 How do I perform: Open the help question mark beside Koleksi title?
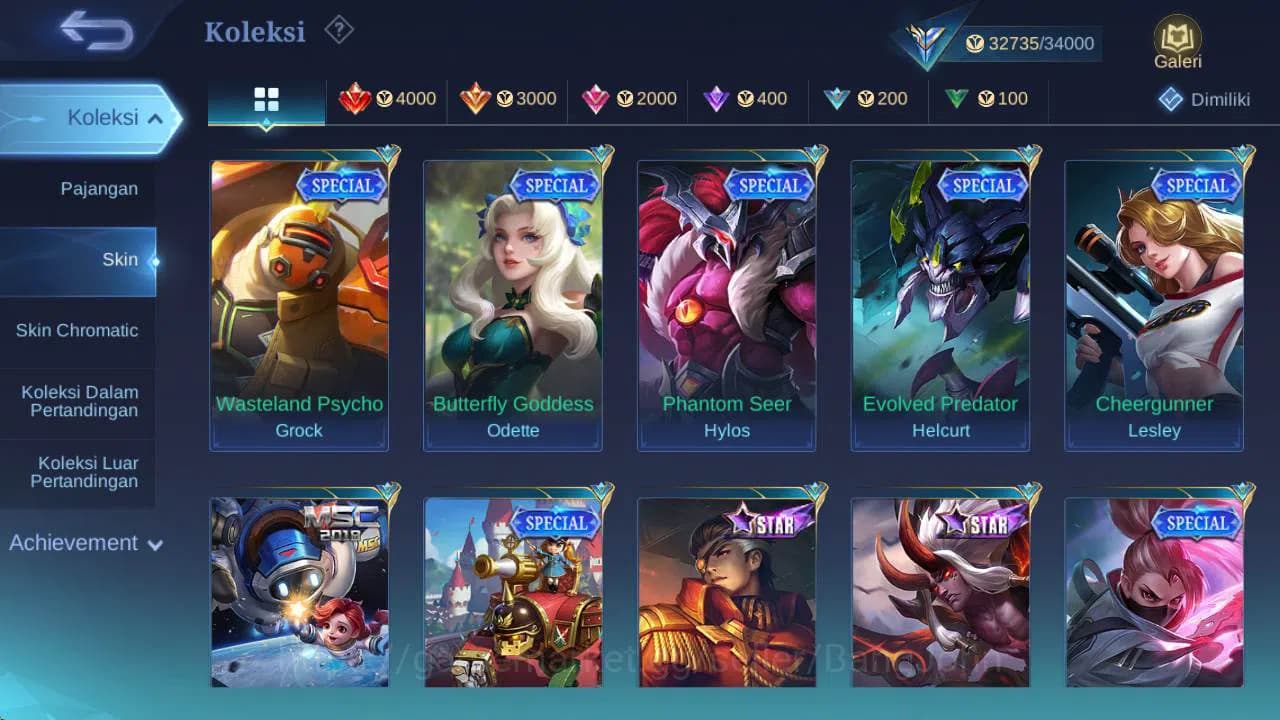point(337,30)
